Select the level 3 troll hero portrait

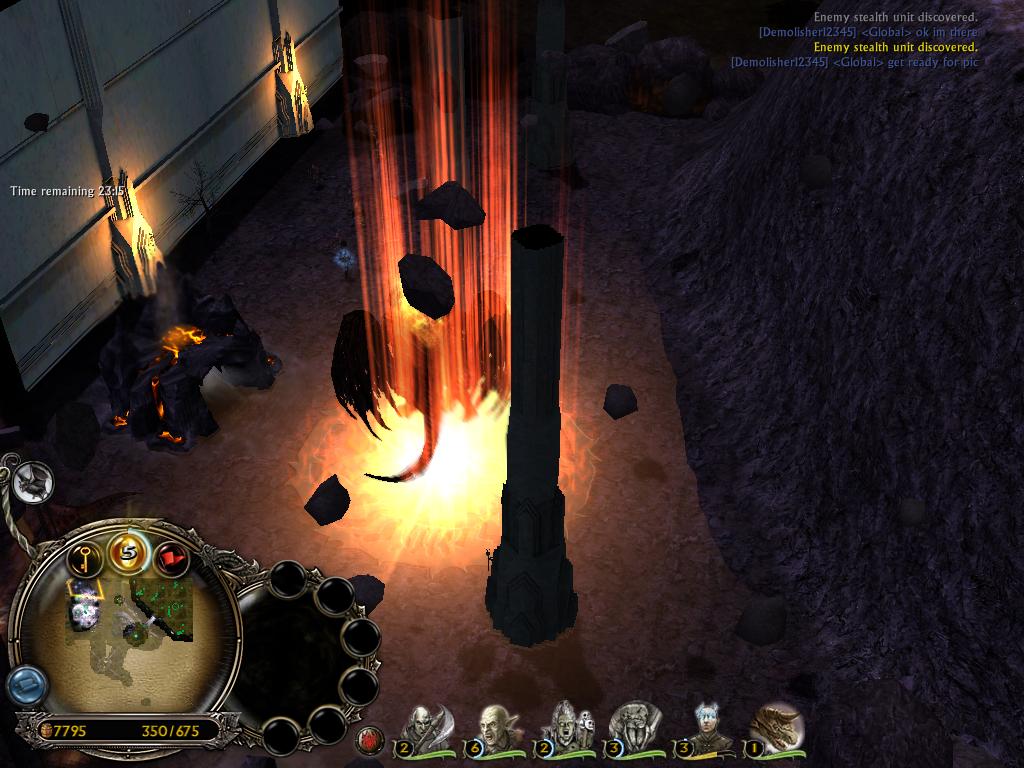click(x=634, y=727)
